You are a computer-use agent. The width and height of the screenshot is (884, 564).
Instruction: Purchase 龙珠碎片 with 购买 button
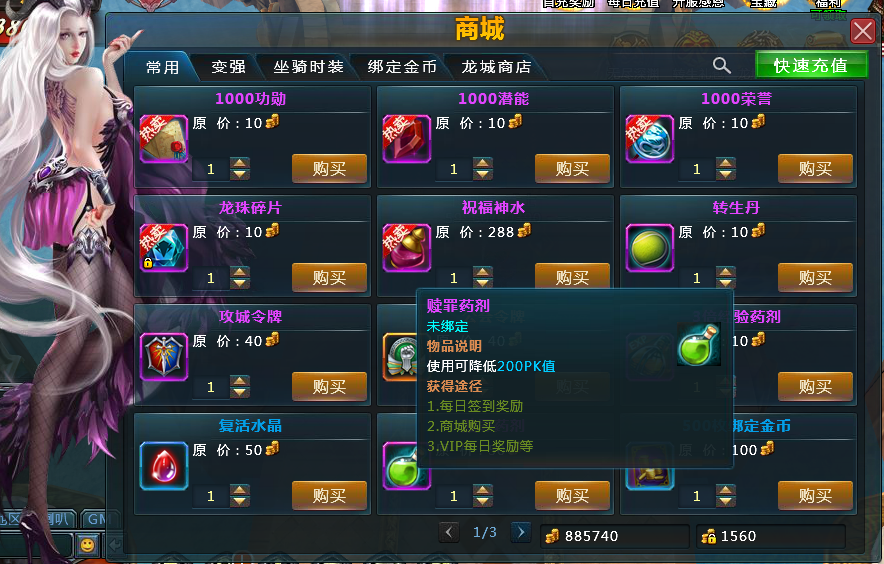click(x=329, y=277)
